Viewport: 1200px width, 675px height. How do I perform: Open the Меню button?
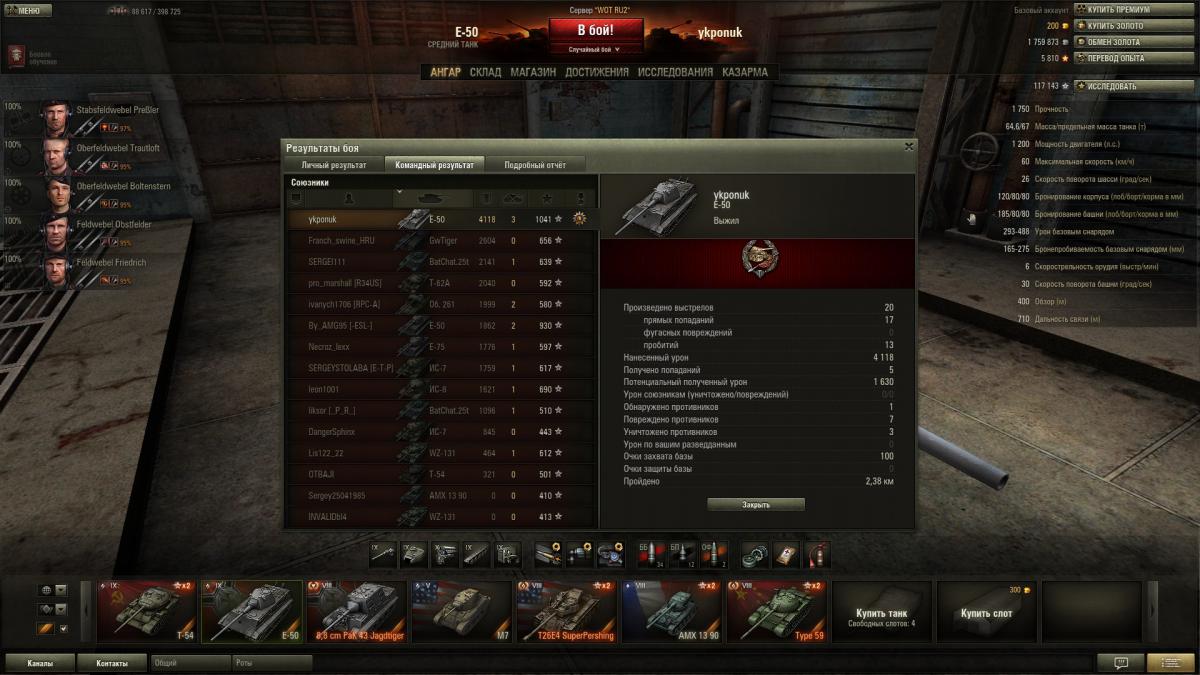28,11
